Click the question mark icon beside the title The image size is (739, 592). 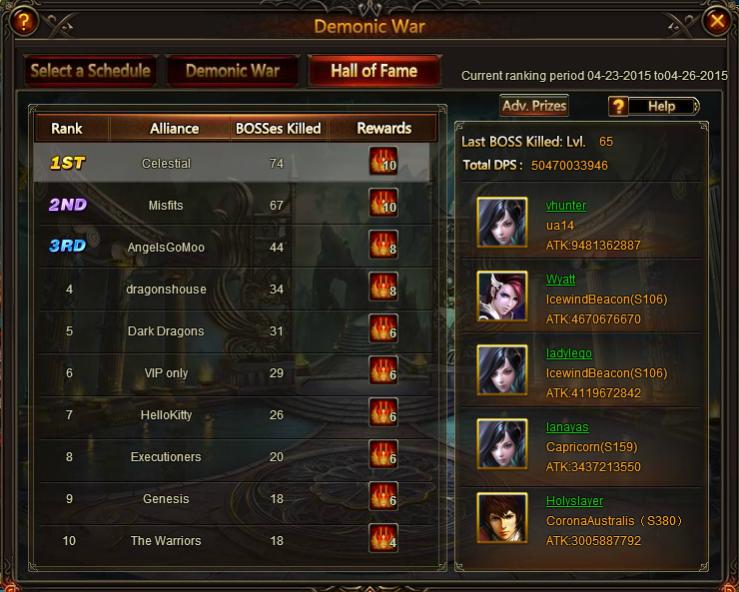point(23,21)
